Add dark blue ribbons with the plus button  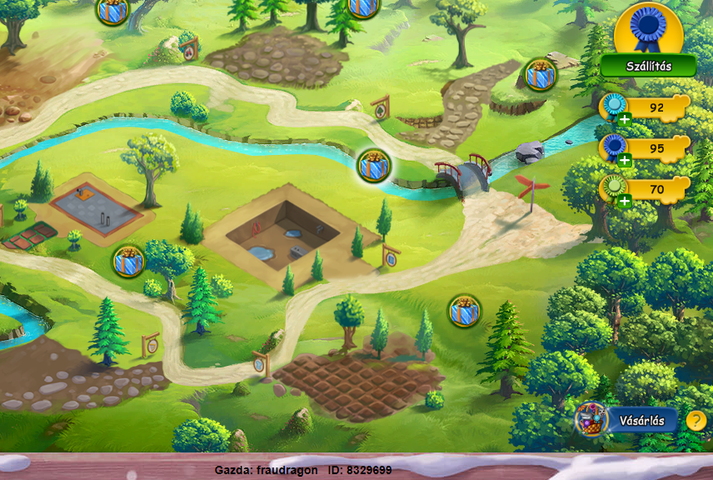click(624, 160)
